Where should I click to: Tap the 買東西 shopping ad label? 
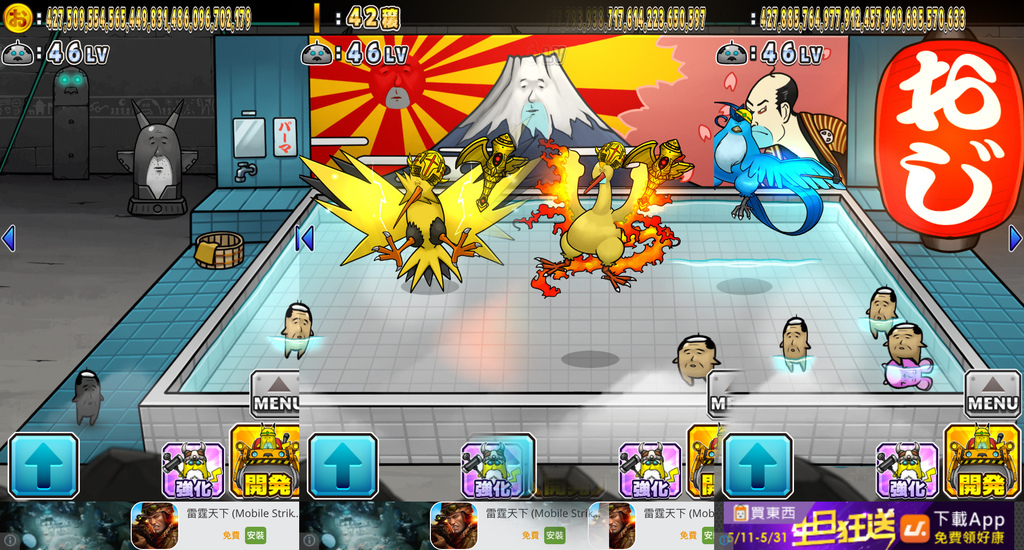759,513
